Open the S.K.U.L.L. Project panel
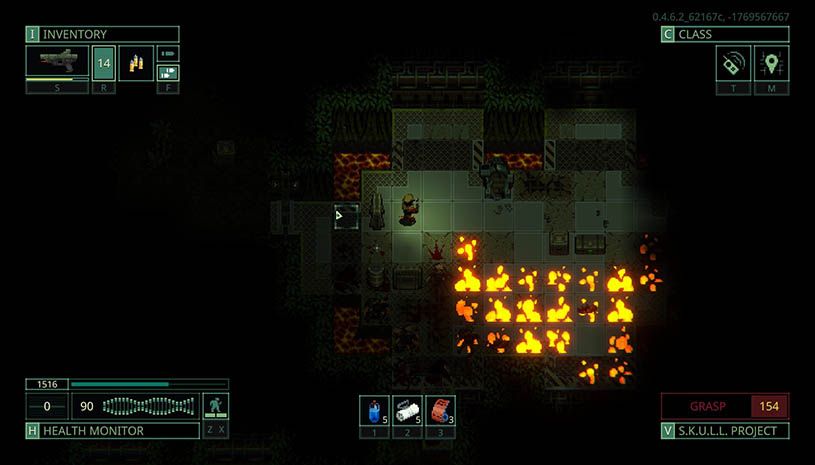The height and width of the screenshot is (465, 815). 725,431
